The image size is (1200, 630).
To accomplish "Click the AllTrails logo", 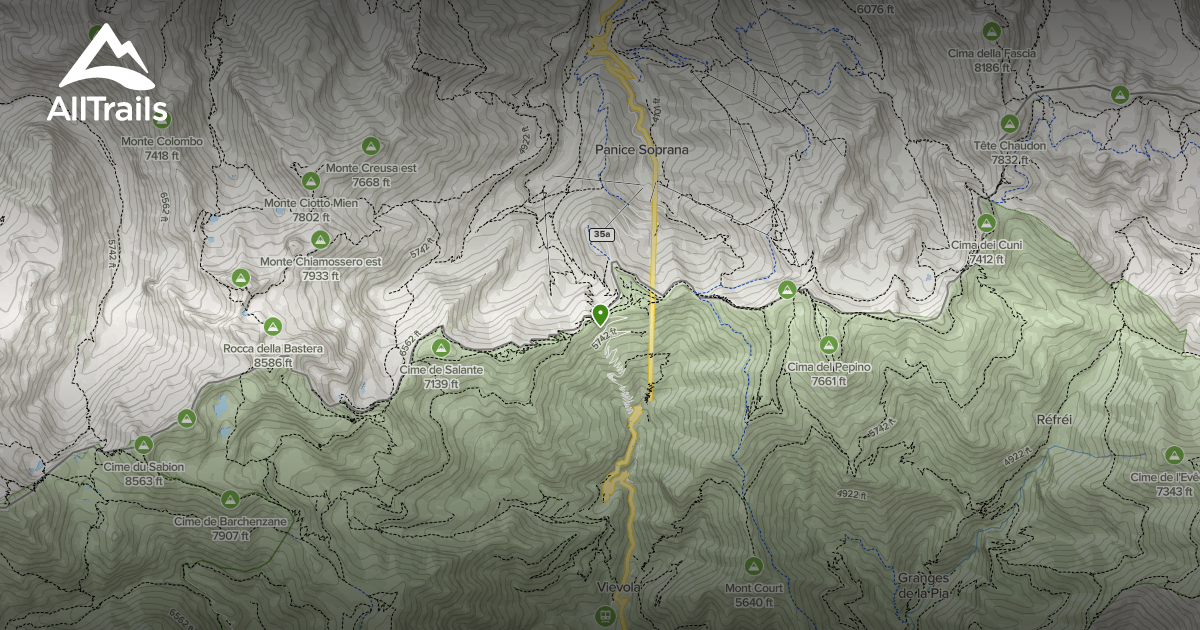I will (x=107, y=73).
